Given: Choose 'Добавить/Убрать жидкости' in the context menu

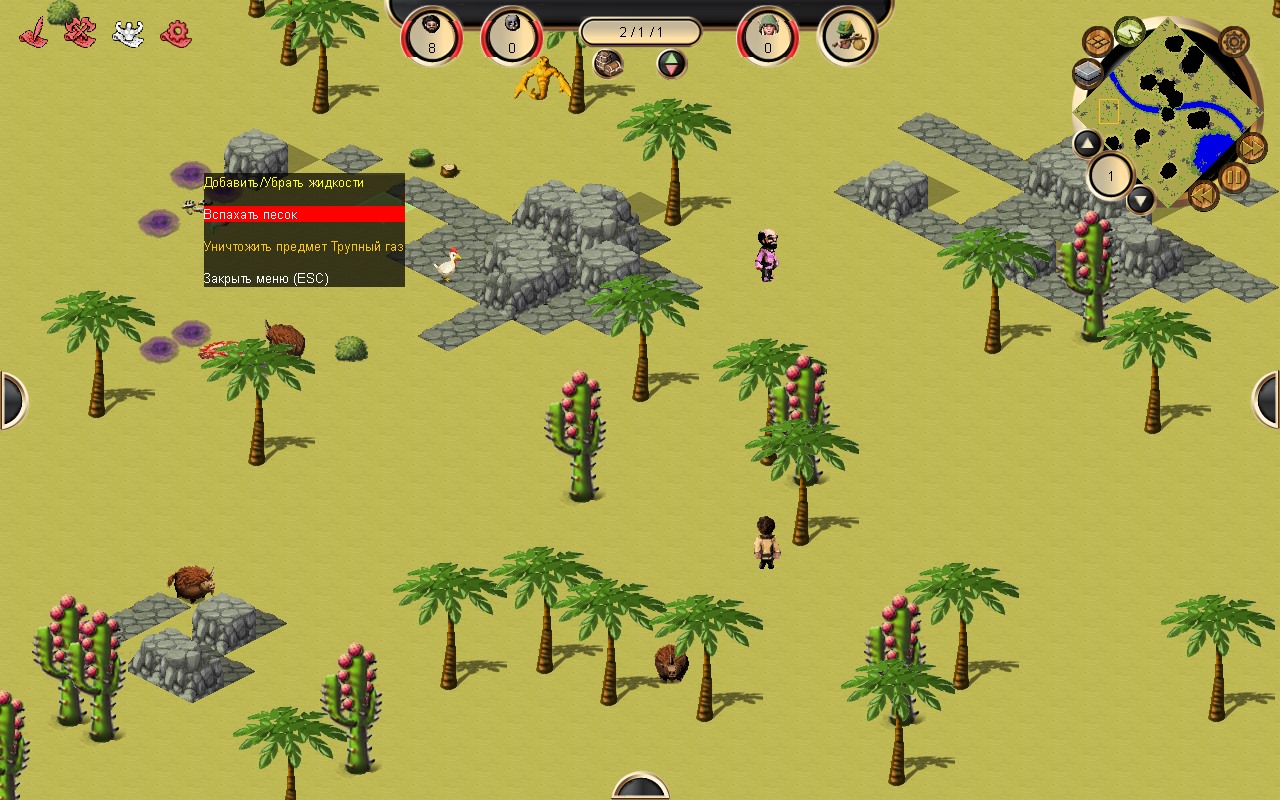Looking at the screenshot, I should pyautogui.click(x=284, y=183).
